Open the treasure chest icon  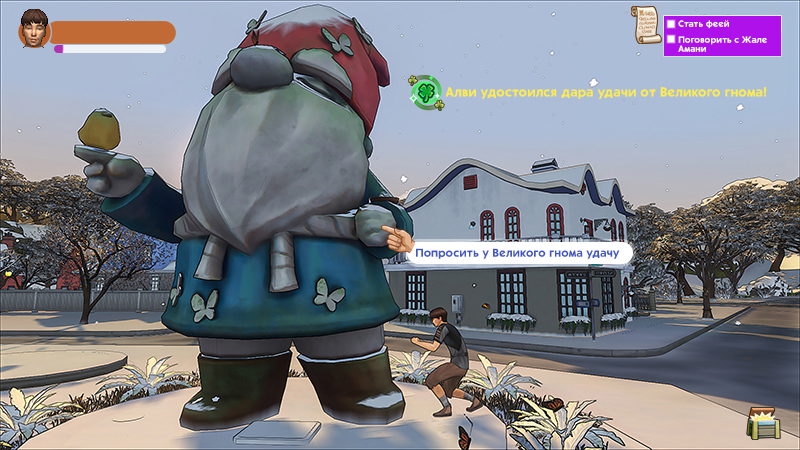763,424
